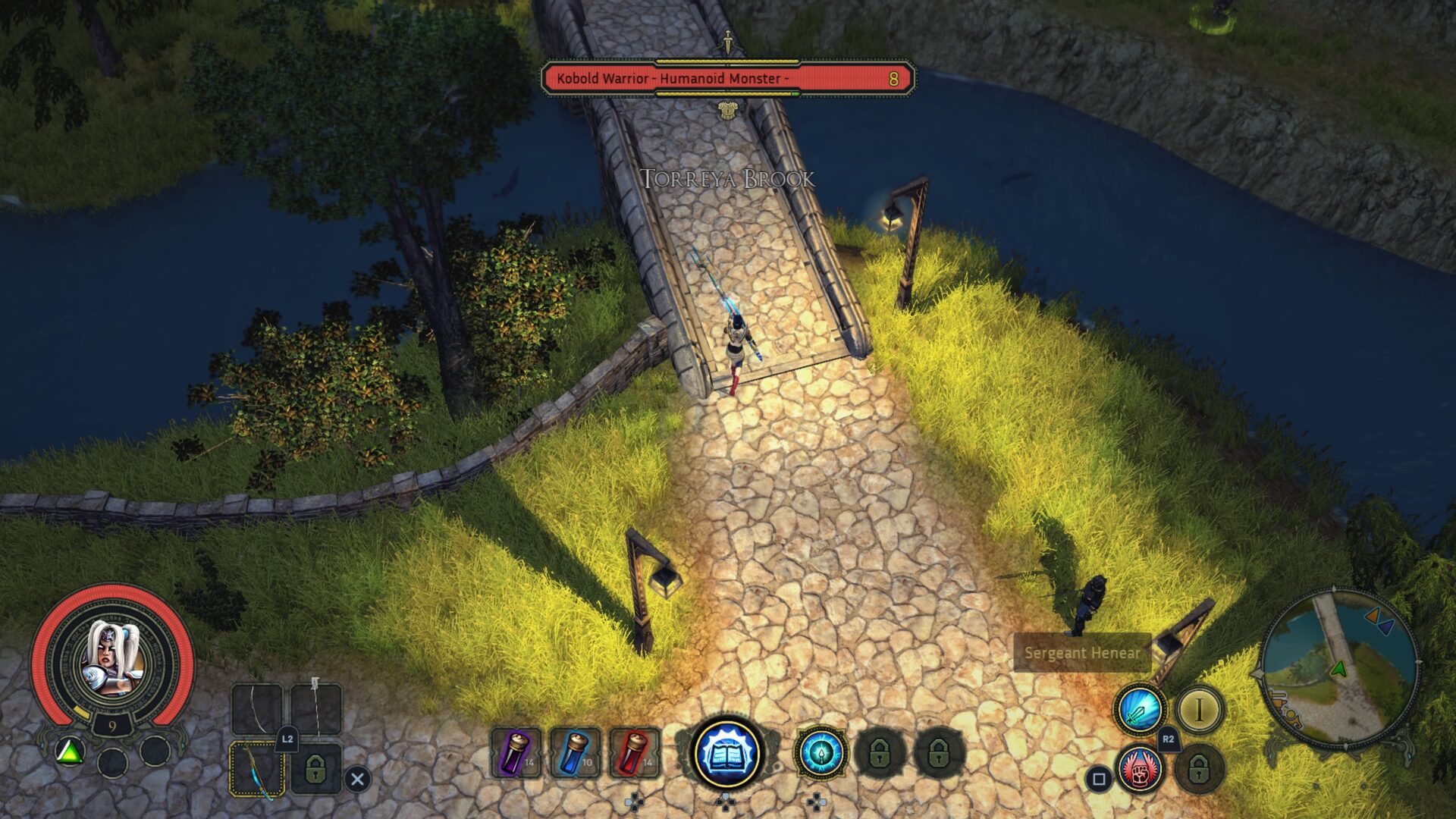Click the Sergeant Henear name label

coord(1081,653)
